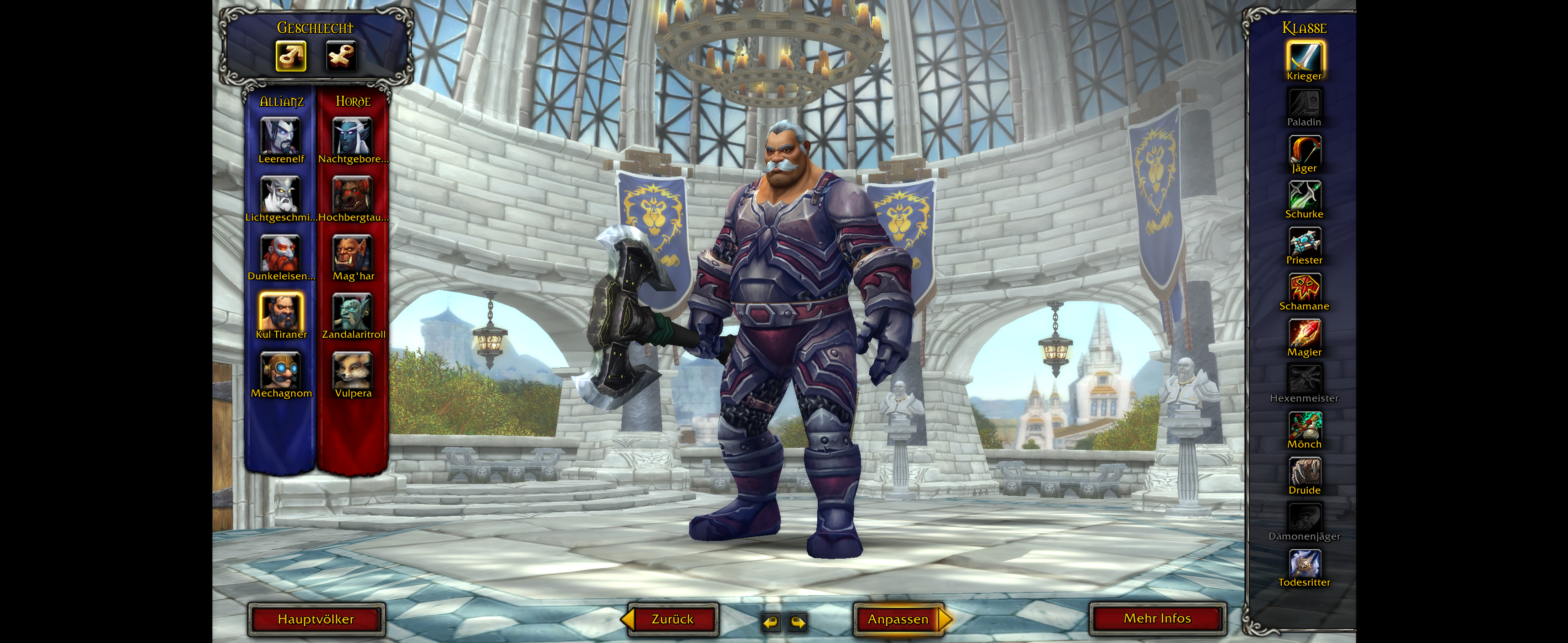Show Mehr Infos about the class
1568x643 pixels.
(x=1156, y=619)
